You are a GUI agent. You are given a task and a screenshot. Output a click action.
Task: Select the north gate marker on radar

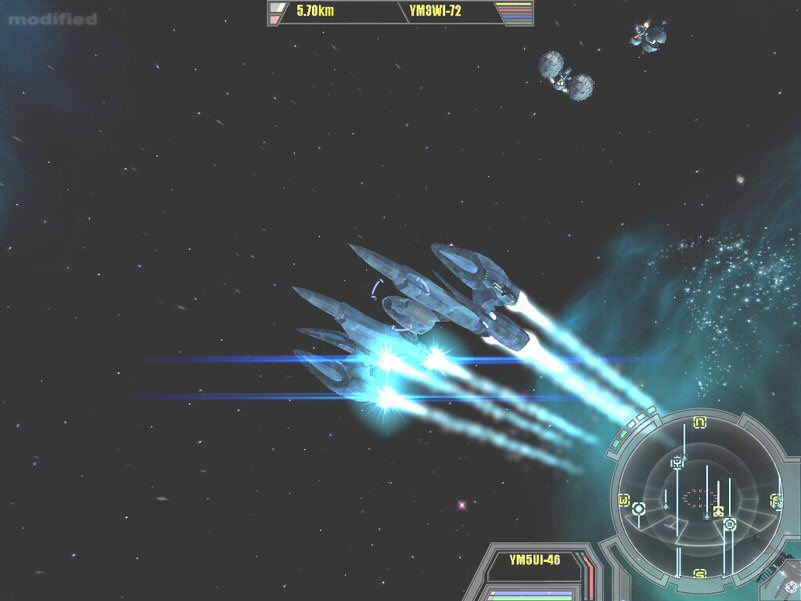point(700,423)
